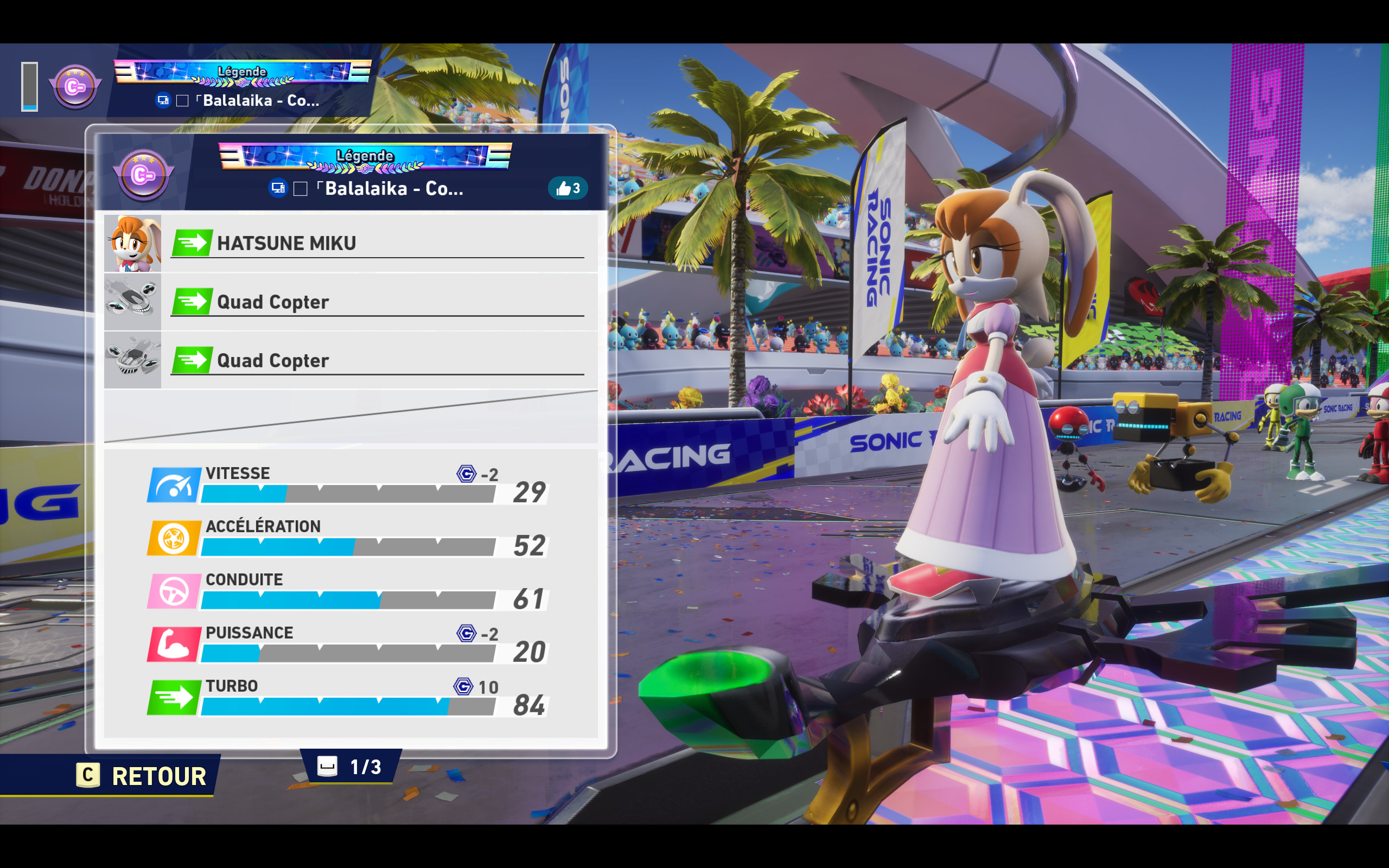Open the Cream character portrait selector
1389x868 pixels.
[132, 243]
